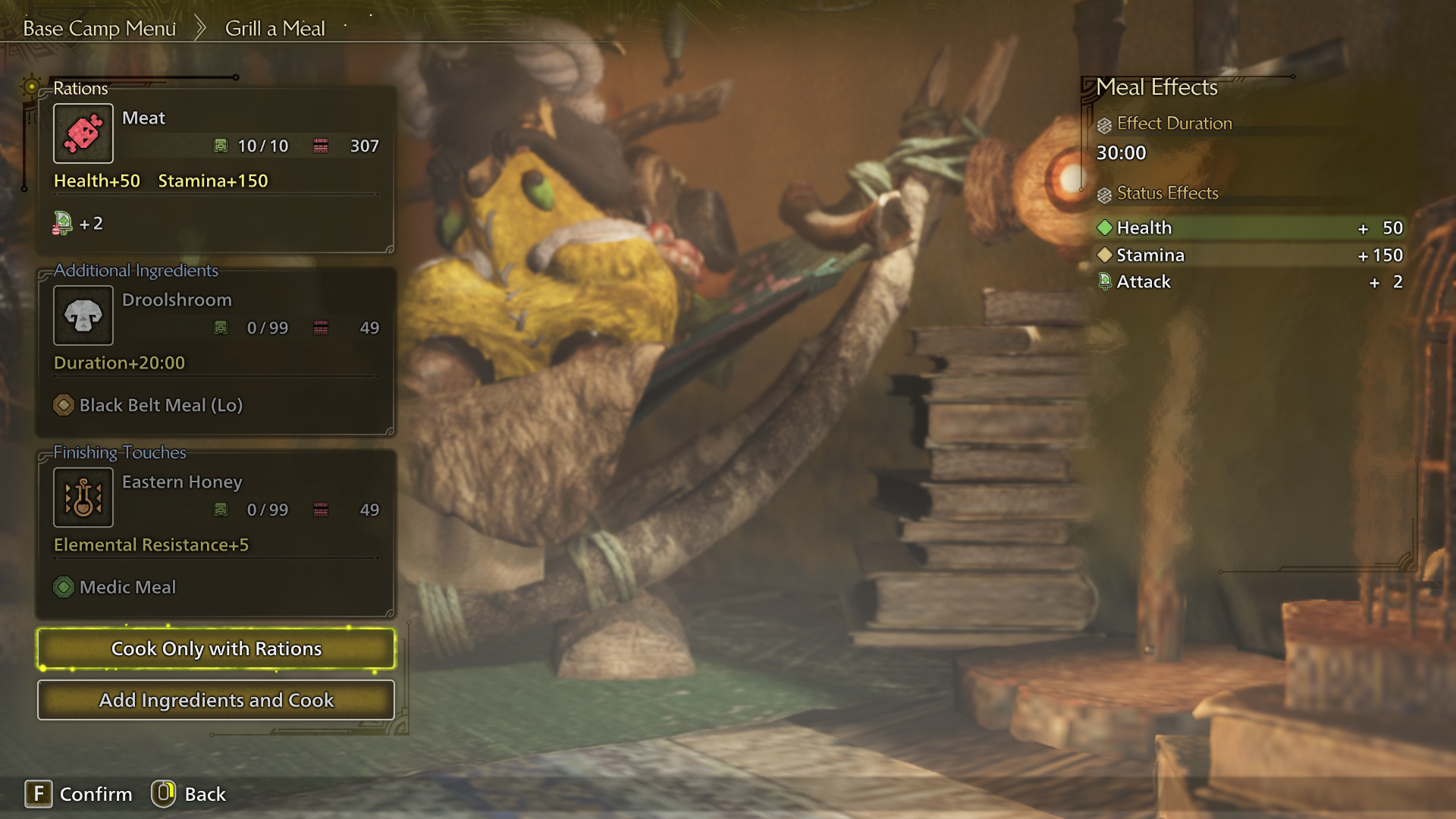The height and width of the screenshot is (819, 1456).
Task: Select the Grill a Meal breadcrumb tab
Action: tap(275, 28)
